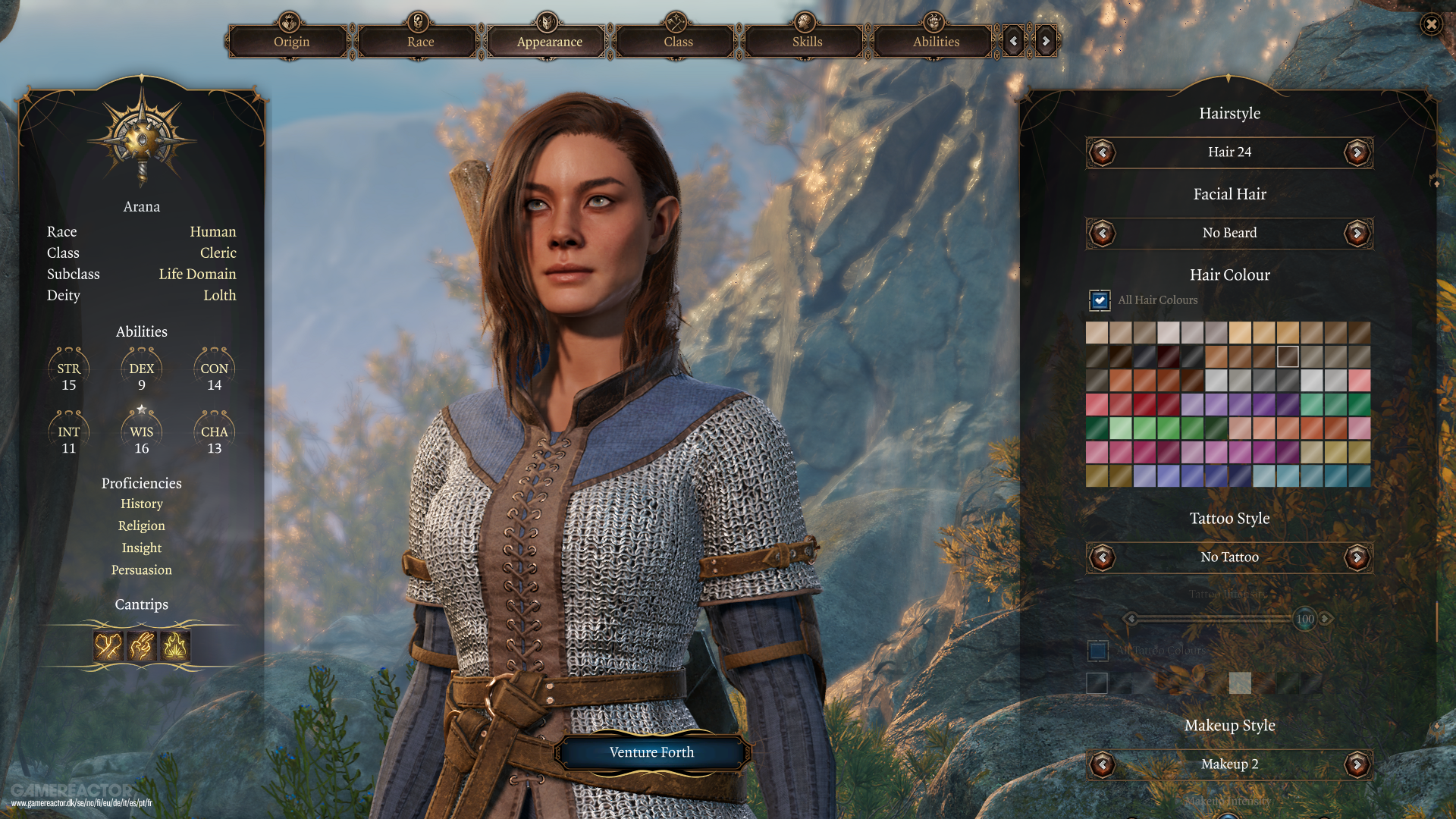Select the flame cantrip icon

[175, 646]
